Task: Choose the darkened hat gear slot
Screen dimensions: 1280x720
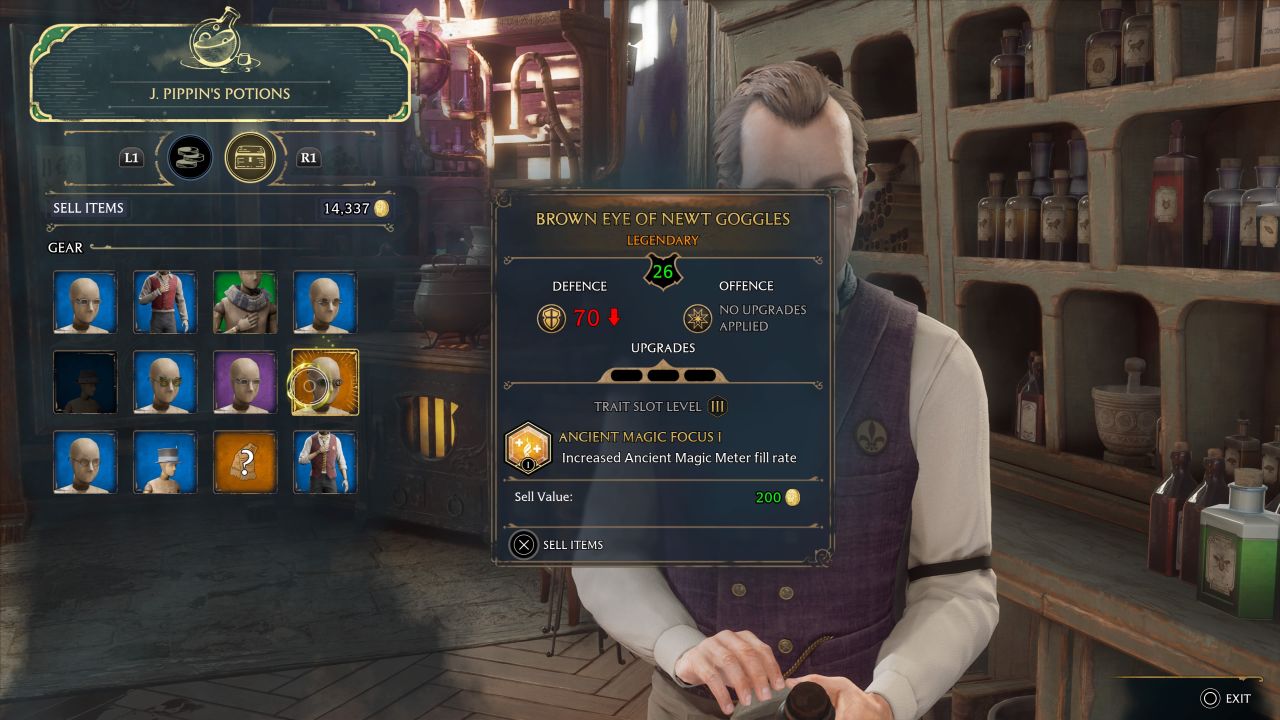Action: point(85,382)
